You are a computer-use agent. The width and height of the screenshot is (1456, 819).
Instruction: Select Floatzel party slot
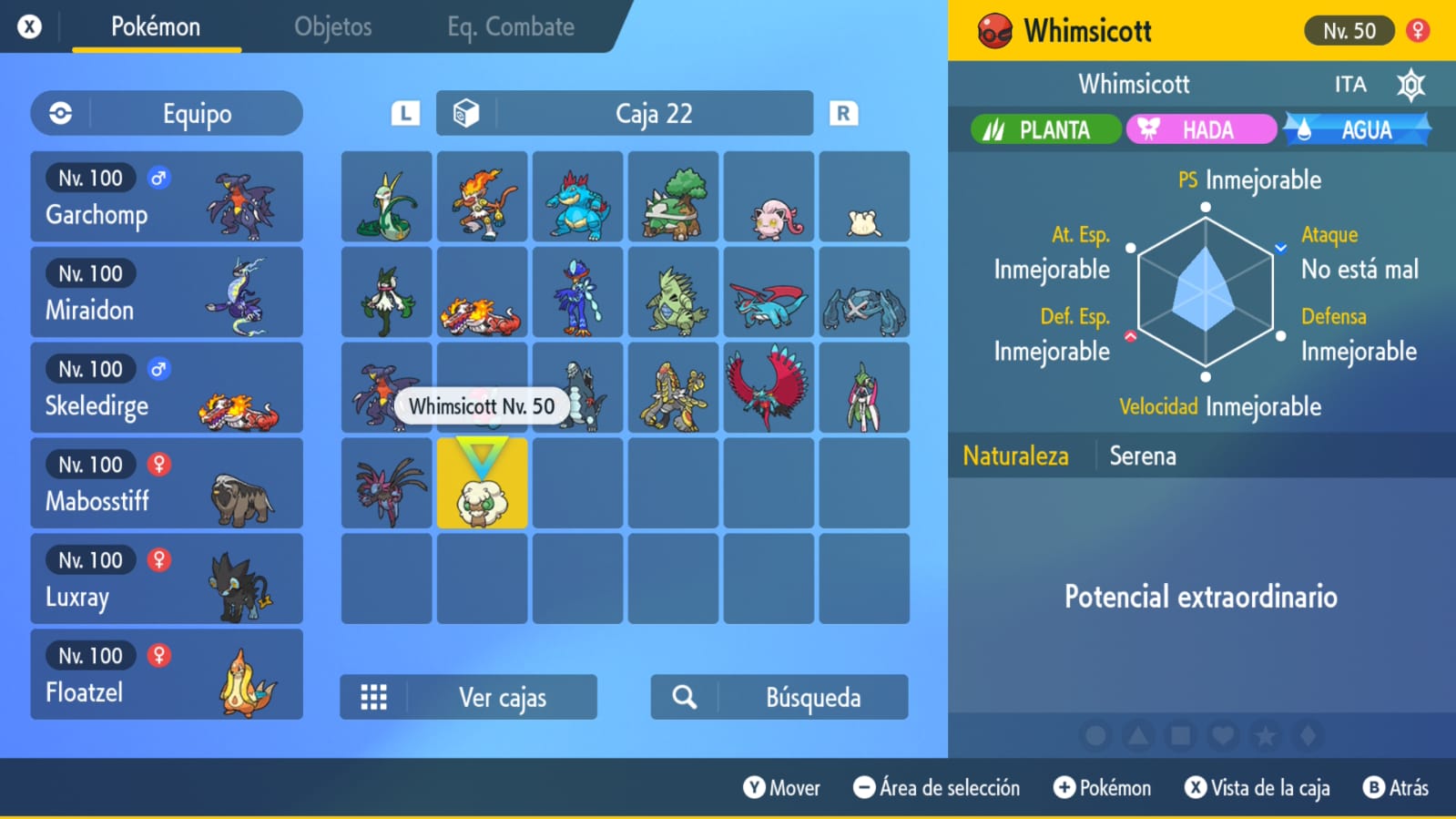coord(167,675)
